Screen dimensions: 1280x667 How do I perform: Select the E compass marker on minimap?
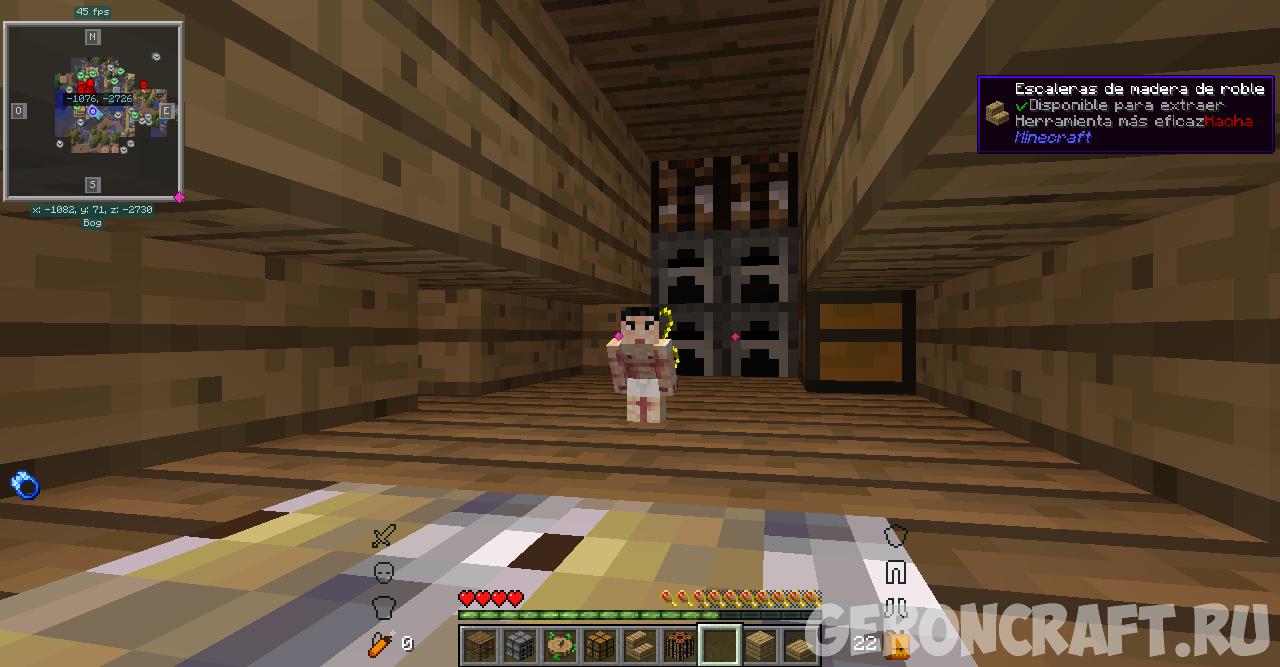[x=166, y=111]
